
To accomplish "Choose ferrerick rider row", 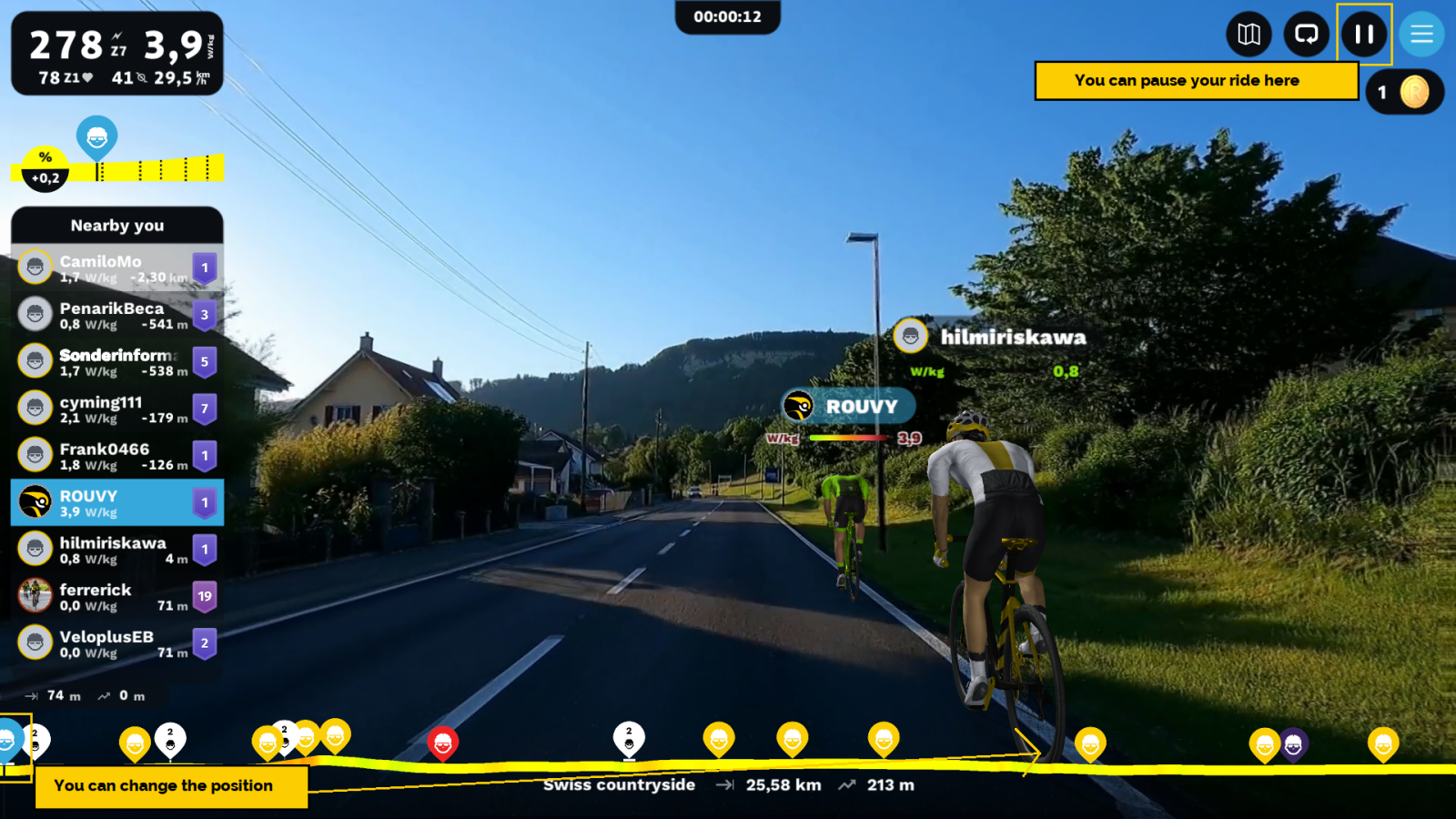I will point(116,597).
